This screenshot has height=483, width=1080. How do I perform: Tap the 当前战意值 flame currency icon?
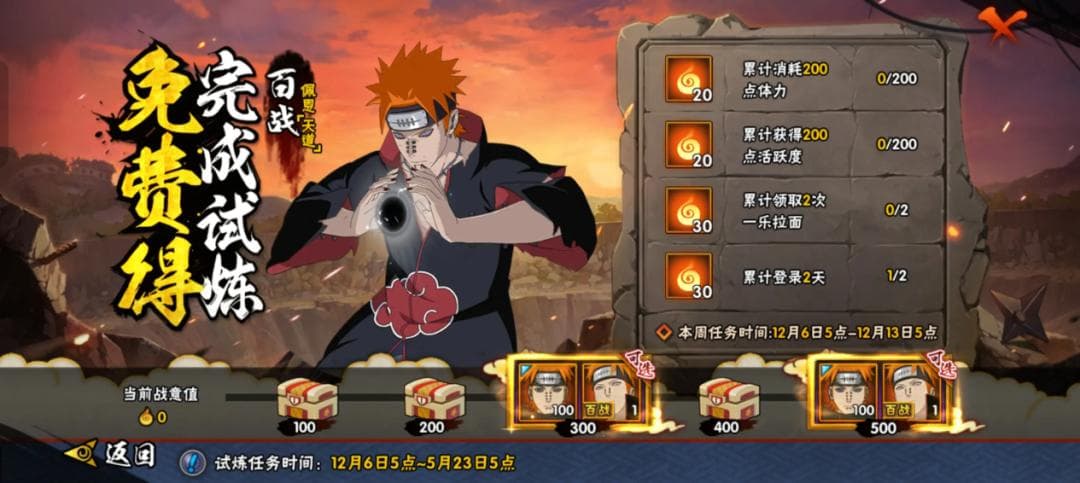coord(145,417)
